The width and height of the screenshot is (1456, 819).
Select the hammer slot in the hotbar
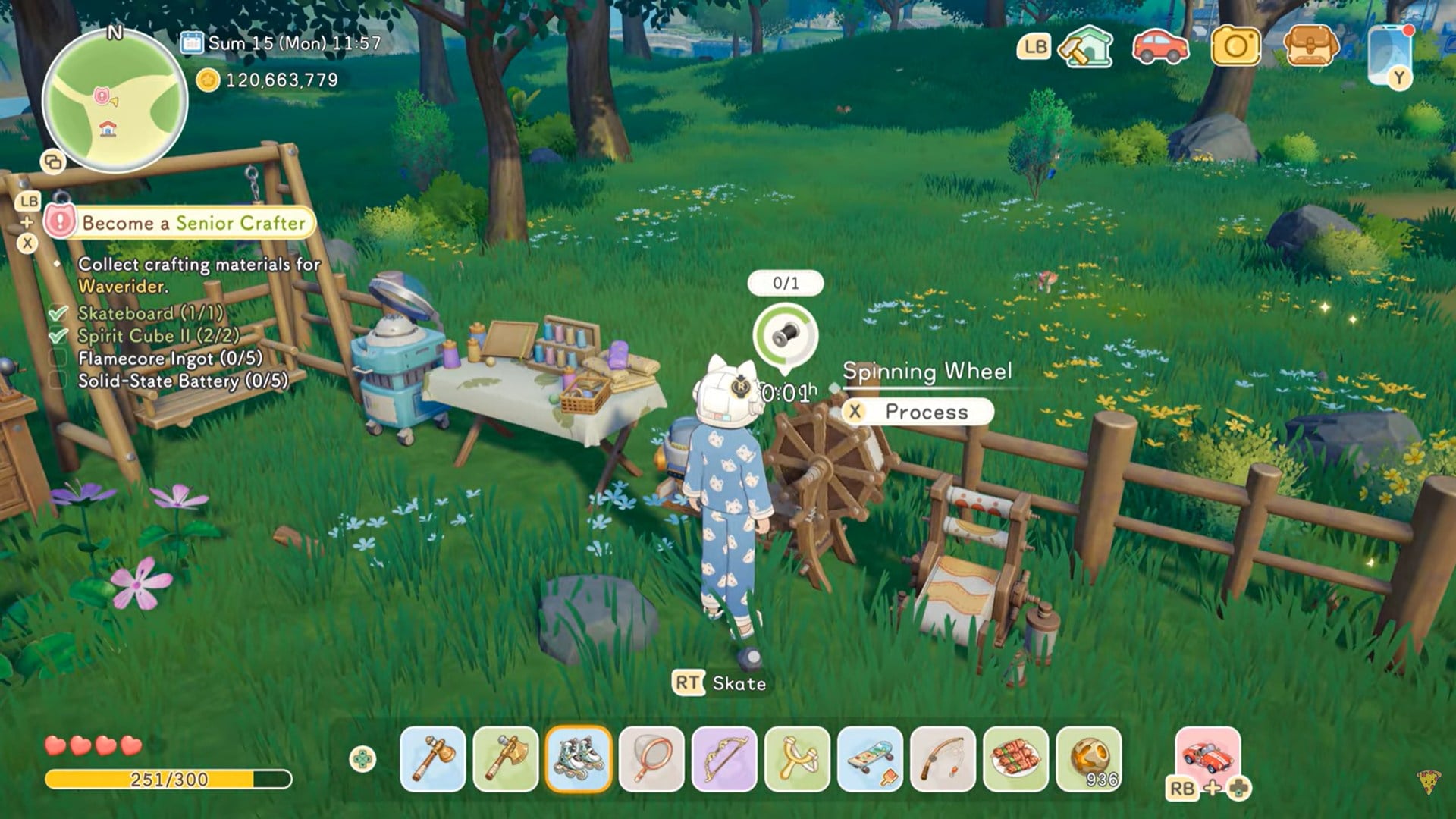click(x=433, y=759)
